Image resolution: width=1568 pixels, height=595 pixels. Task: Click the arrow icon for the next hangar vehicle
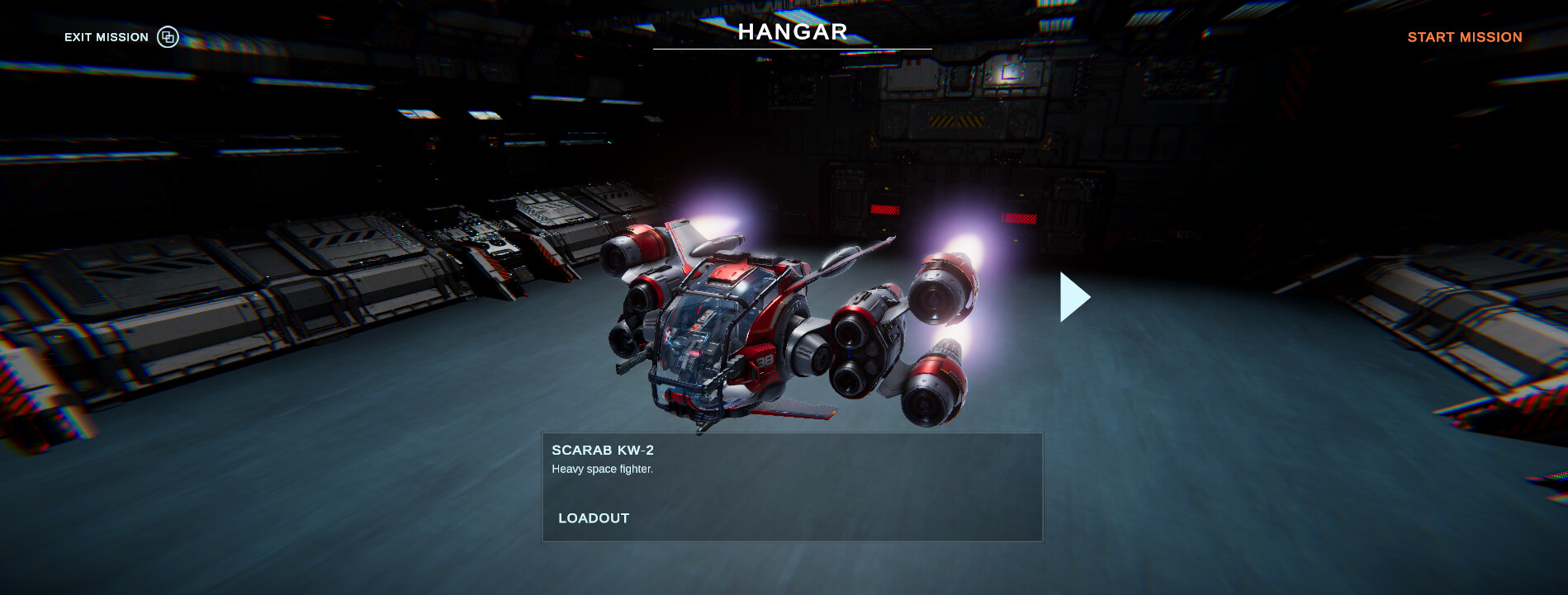pos(1073,296)
